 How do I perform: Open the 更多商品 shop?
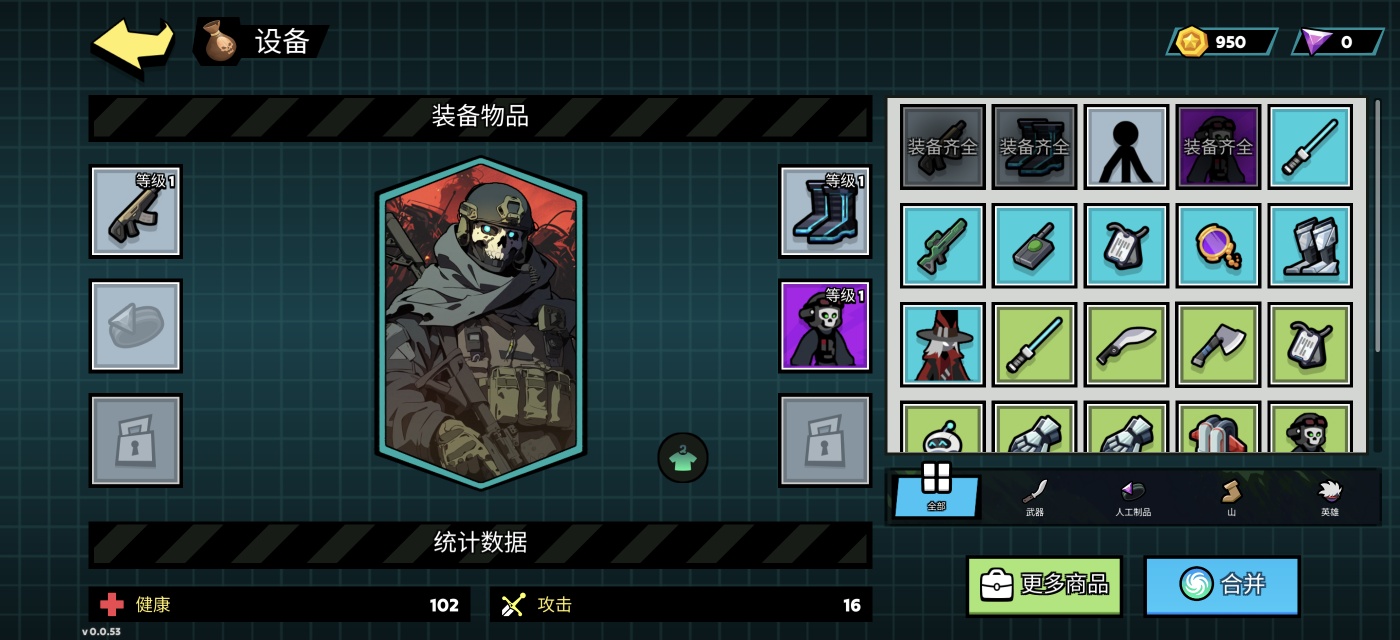(1044, 585)
